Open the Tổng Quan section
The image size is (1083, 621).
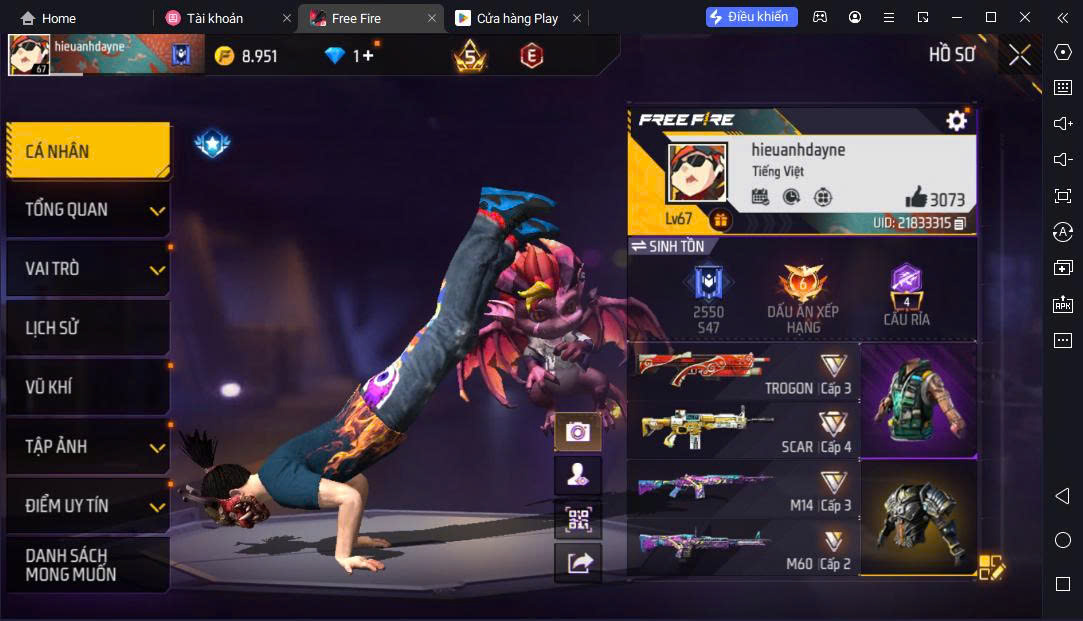(x=88, y=210)
